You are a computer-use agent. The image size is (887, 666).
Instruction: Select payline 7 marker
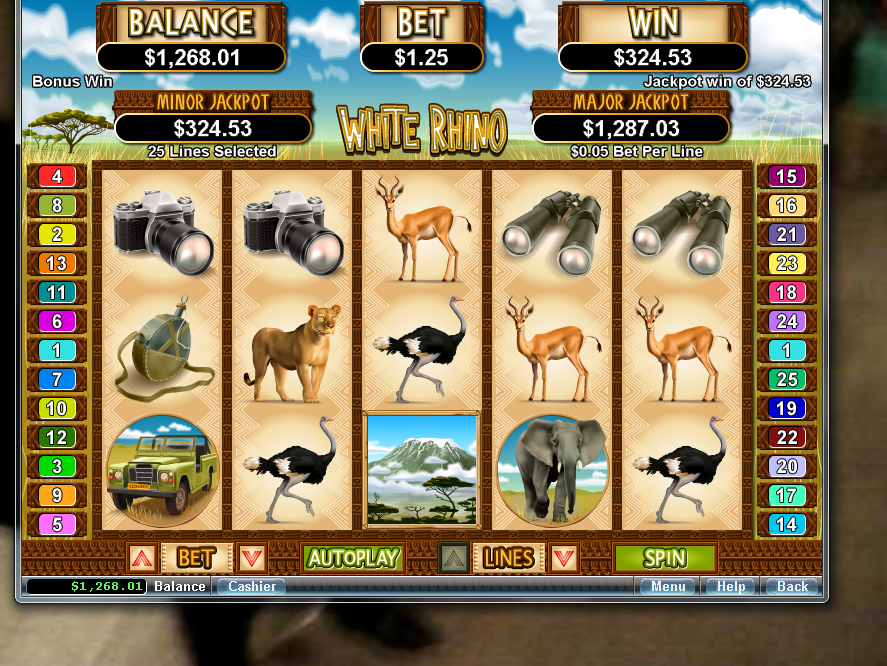tap(57, 380)
